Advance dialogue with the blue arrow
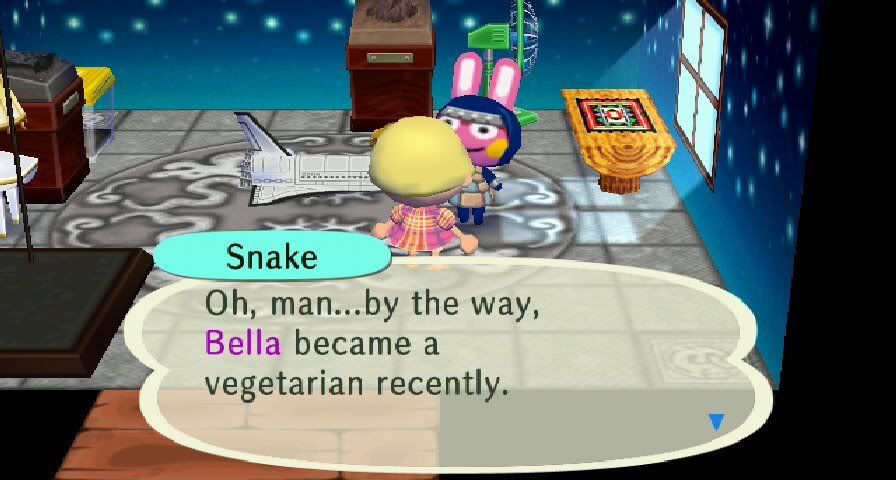 (x=716, y=422)
